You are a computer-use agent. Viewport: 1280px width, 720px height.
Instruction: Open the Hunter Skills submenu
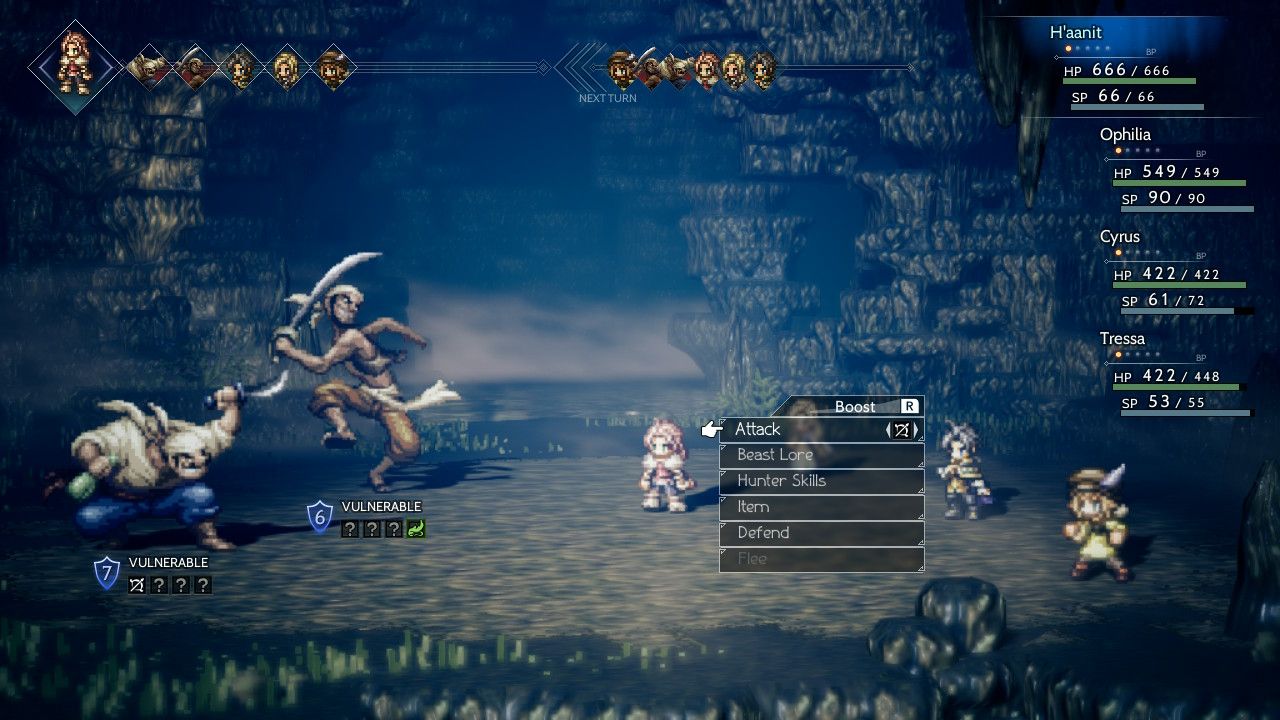coord(780,481)
